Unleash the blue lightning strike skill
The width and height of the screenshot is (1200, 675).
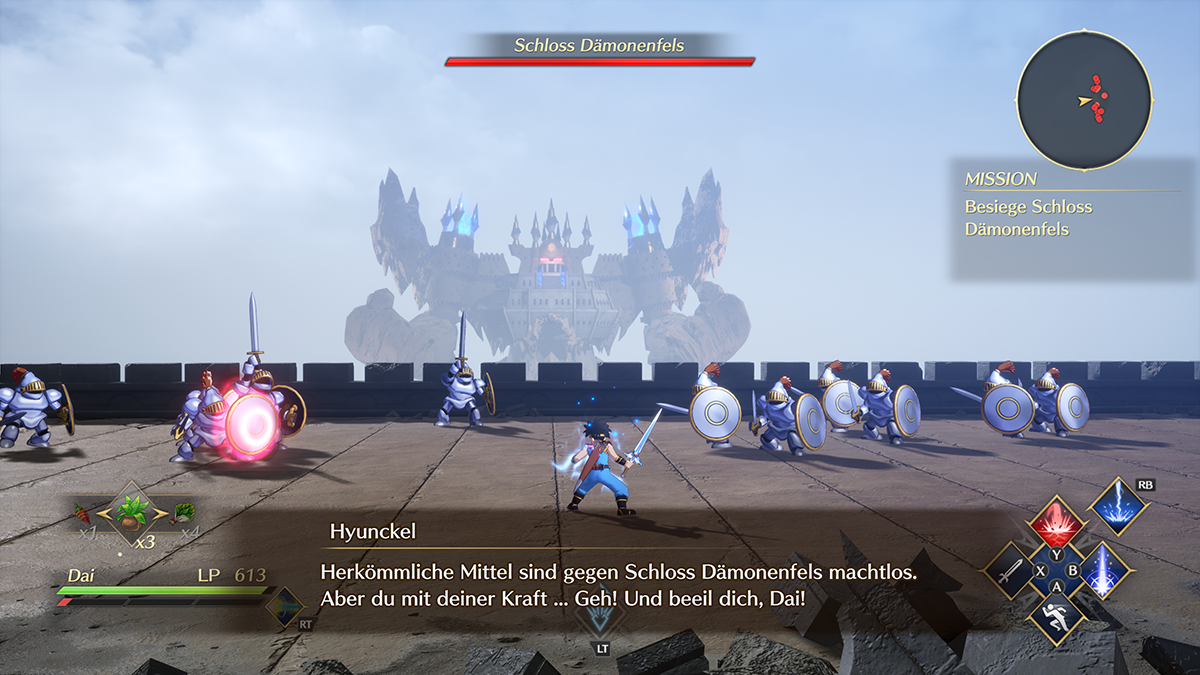1118,506
